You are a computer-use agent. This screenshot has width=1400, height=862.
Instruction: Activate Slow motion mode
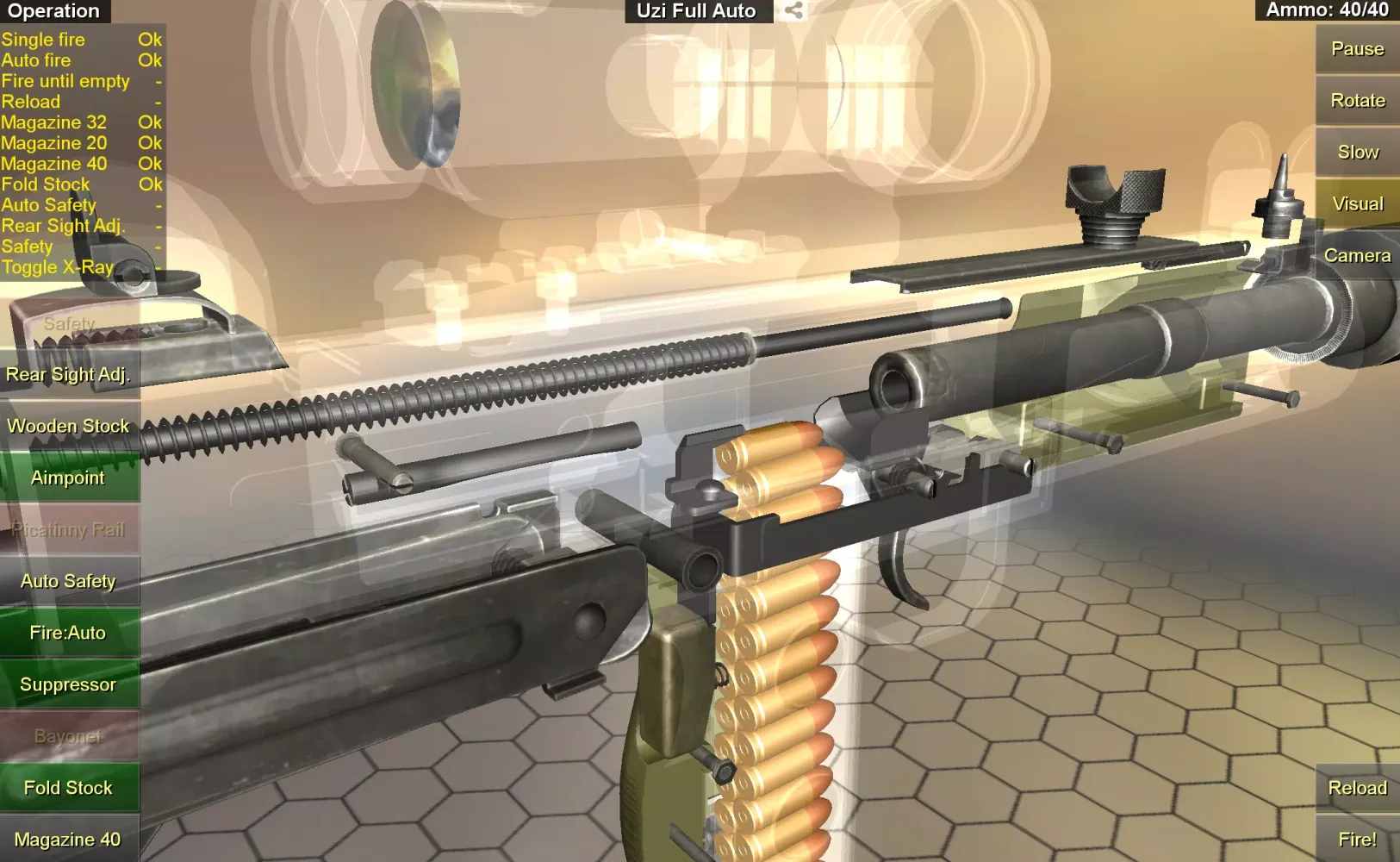1357,152
